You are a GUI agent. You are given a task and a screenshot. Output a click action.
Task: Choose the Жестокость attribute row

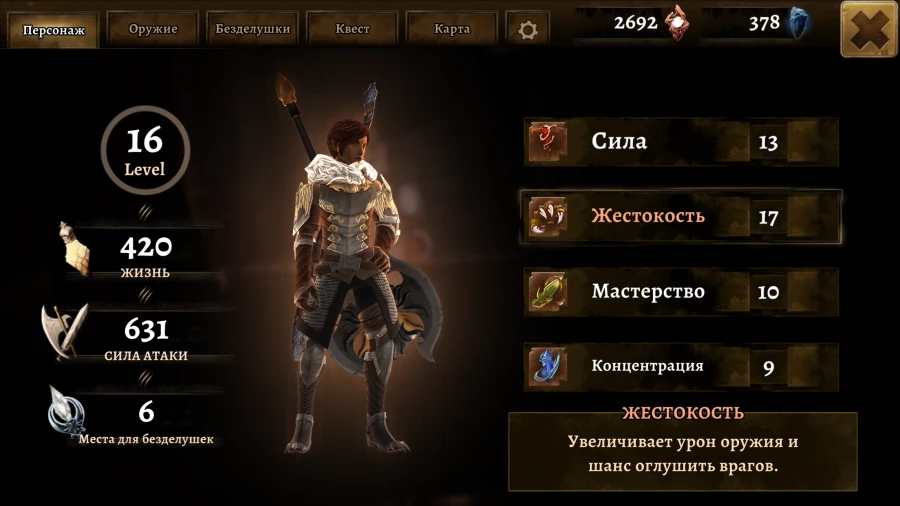pos(680,216)
